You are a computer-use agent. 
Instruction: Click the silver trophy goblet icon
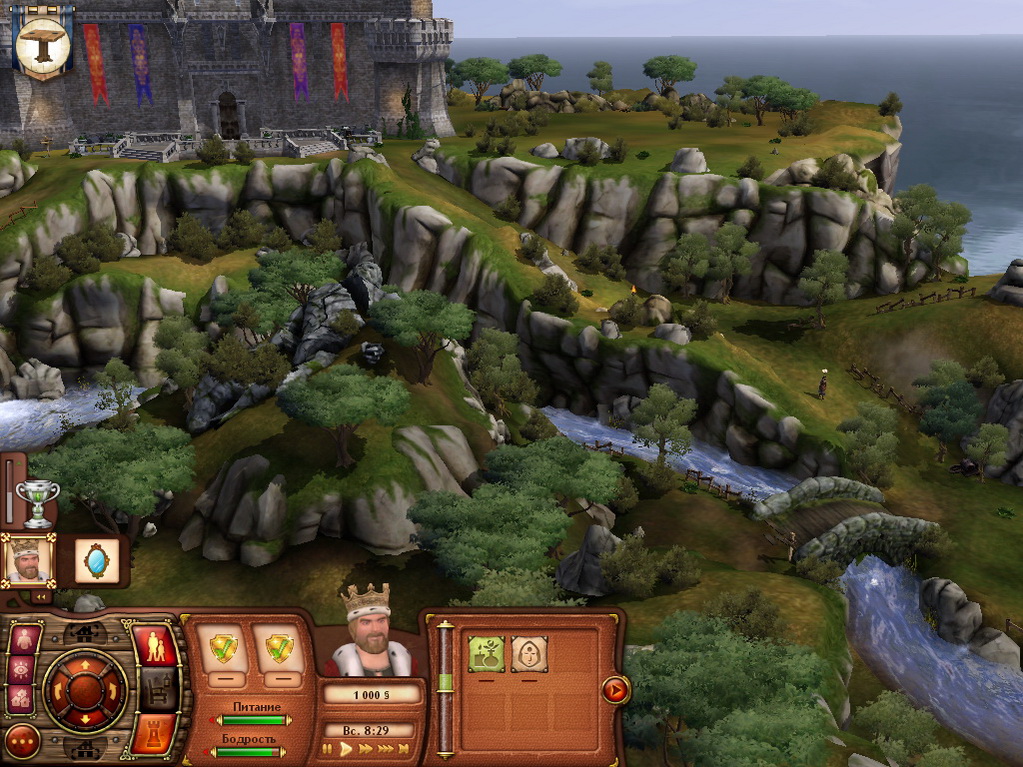[38, 501]
